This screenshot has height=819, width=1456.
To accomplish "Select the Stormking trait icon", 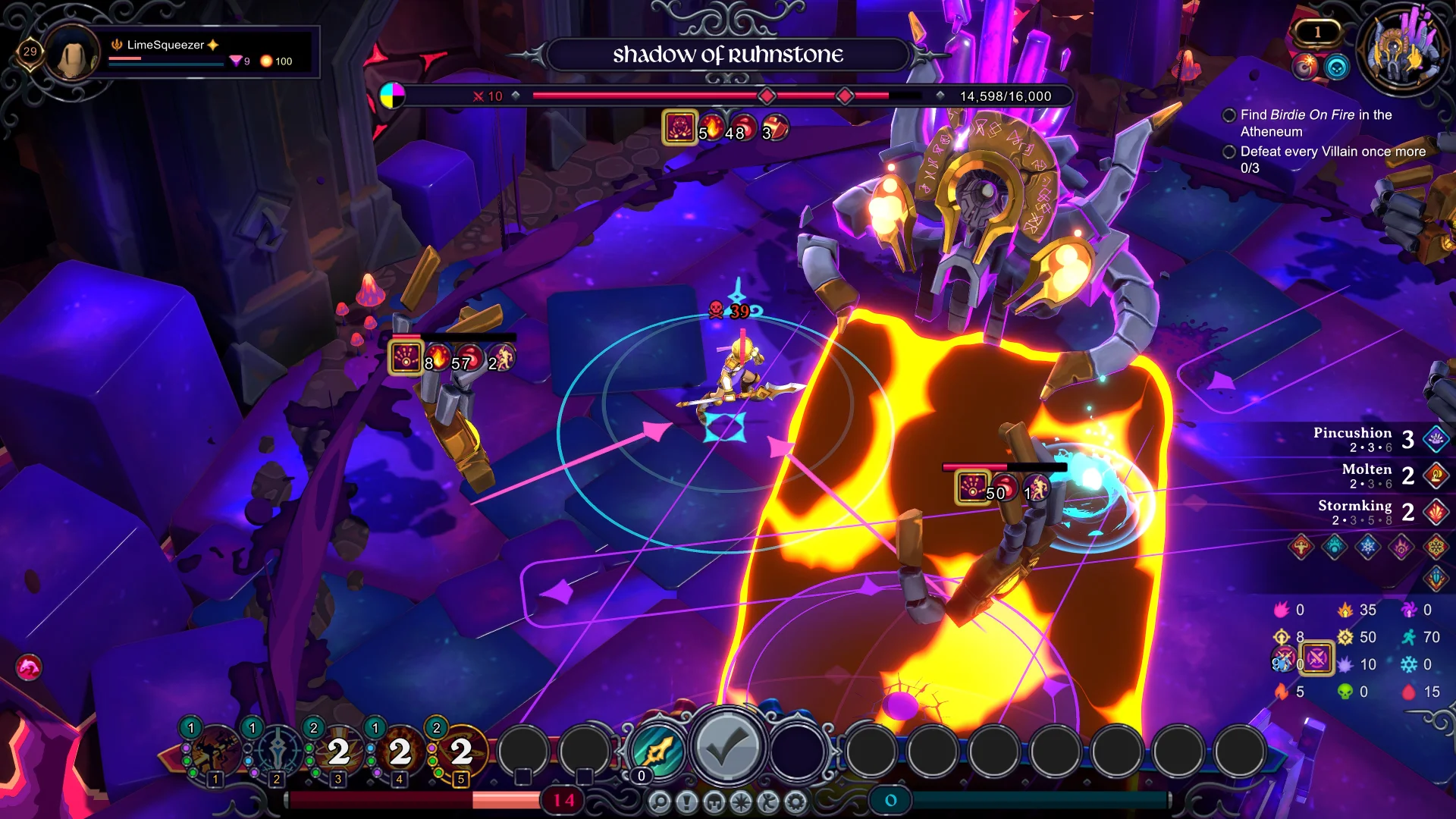I will click(x=1436, y=512).
